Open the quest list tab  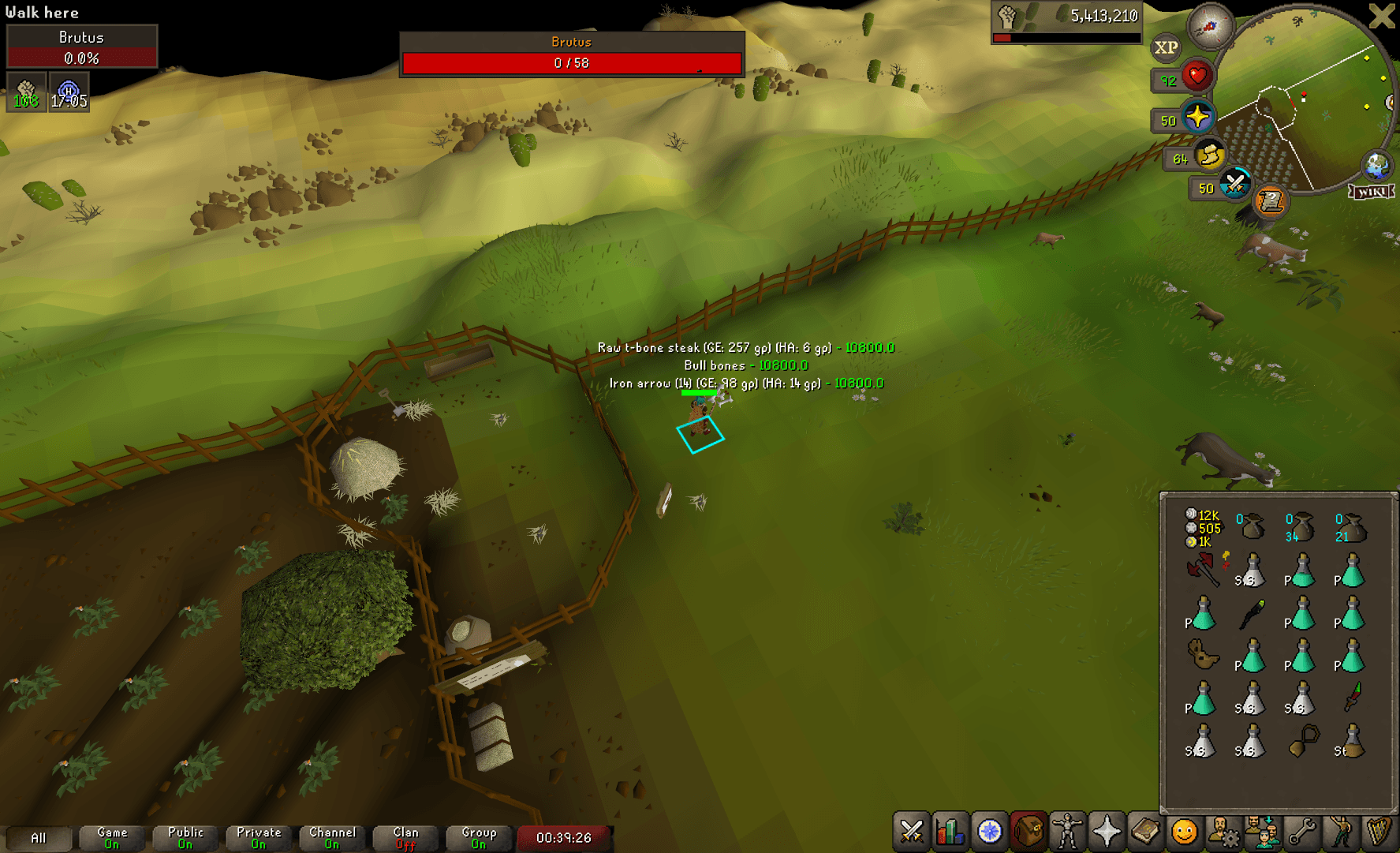[x=989, y=831]
